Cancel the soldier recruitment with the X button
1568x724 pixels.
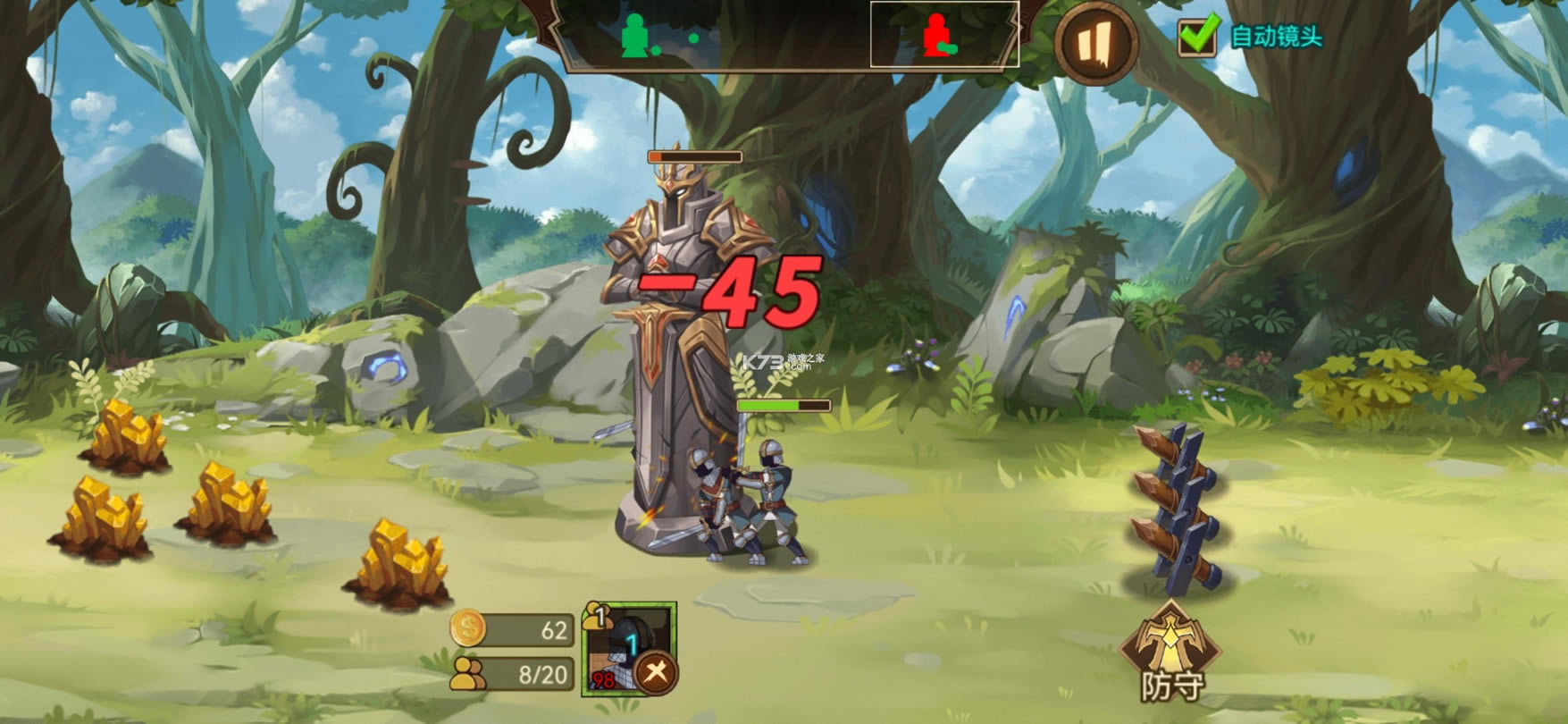[657, 672]
